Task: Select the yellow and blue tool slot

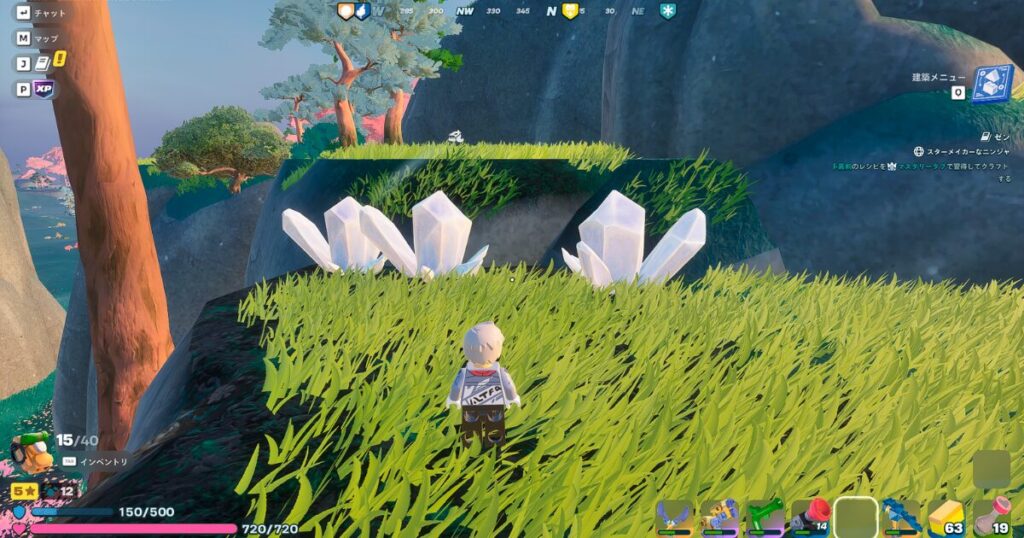Action: (720, 516)
